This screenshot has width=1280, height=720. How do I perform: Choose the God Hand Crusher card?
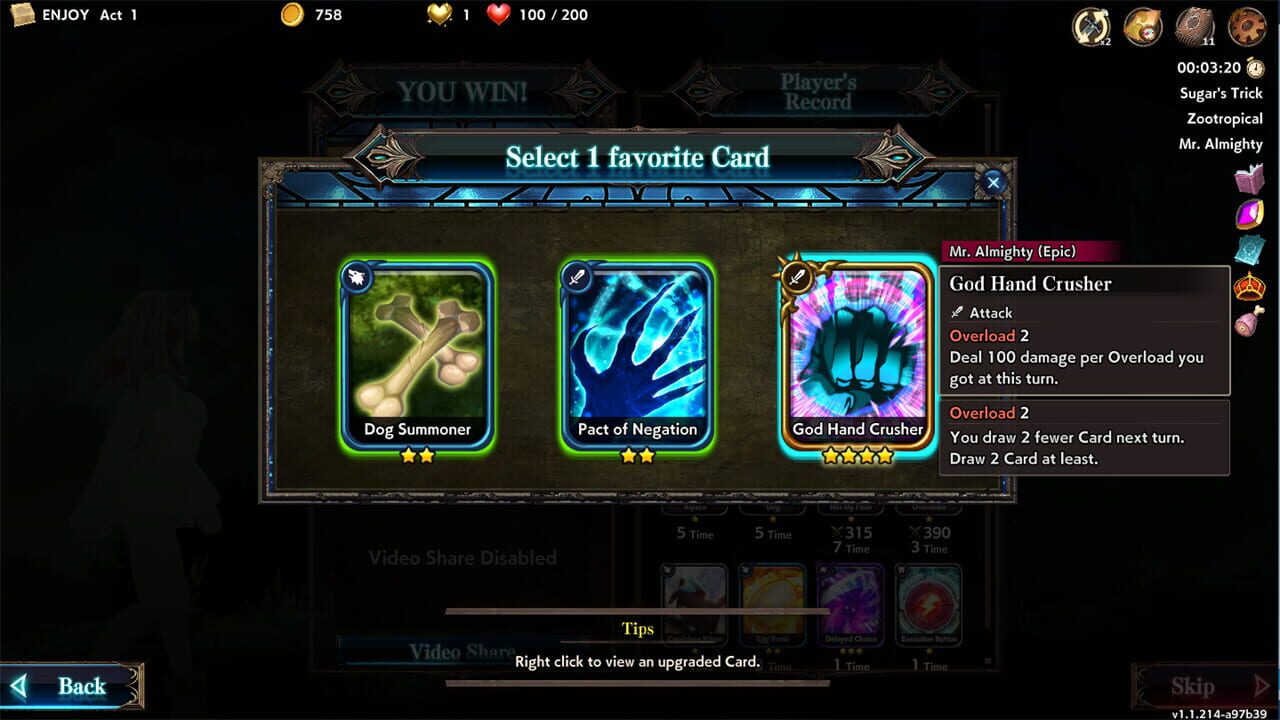pyautogui.click(x=857, y=355)
